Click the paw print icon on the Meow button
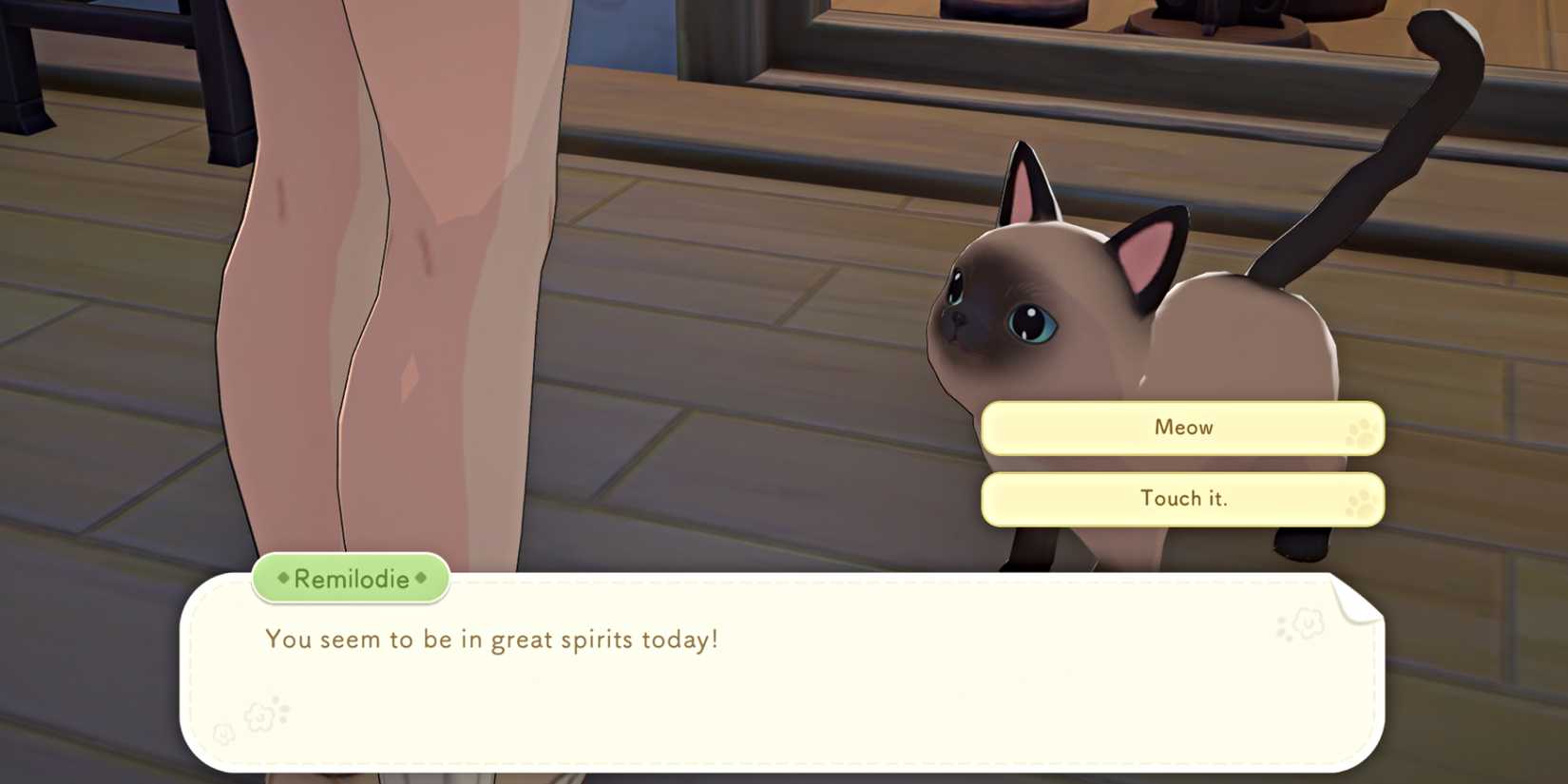Image resolution: width=1568 pixels, height=784 pixels. (1363, 432)
